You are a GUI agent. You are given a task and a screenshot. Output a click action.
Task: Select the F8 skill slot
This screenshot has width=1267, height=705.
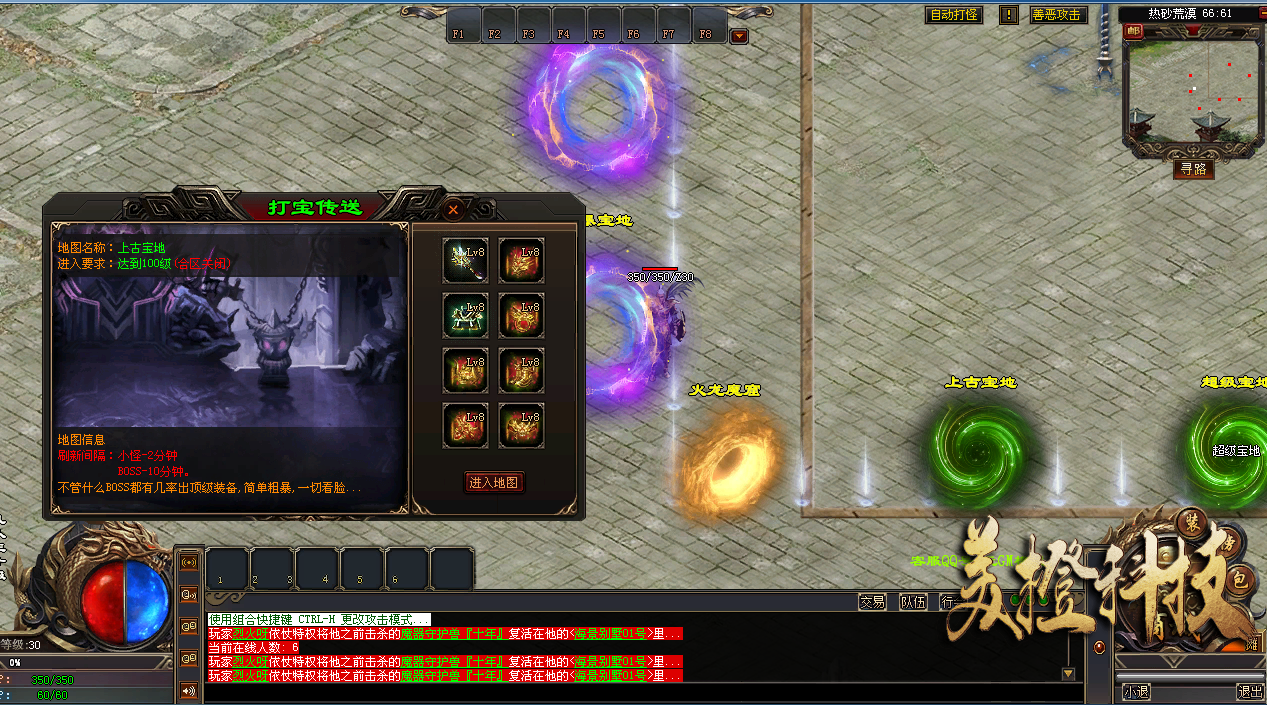[706, 25]
